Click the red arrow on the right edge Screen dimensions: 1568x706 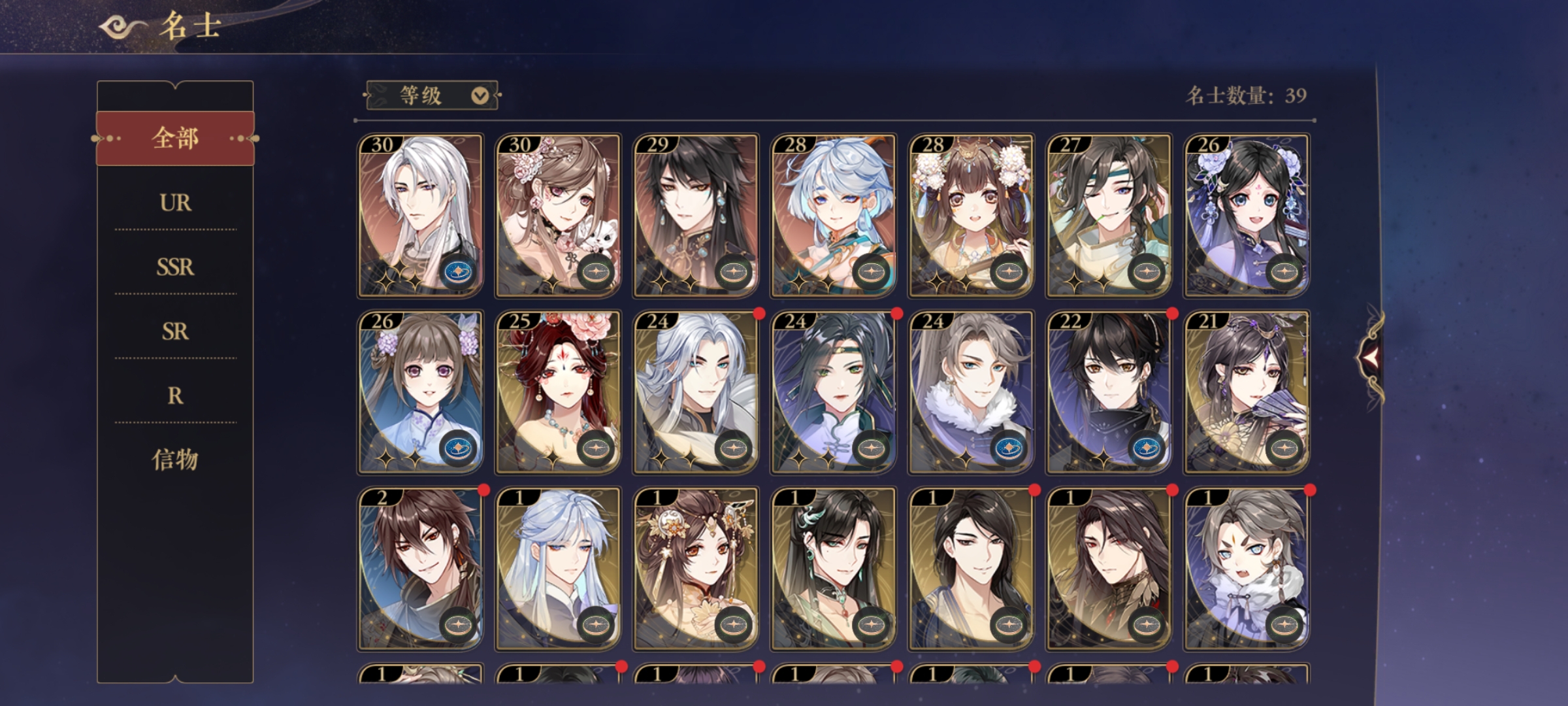pyautogui.click(x=1369, y=356)
